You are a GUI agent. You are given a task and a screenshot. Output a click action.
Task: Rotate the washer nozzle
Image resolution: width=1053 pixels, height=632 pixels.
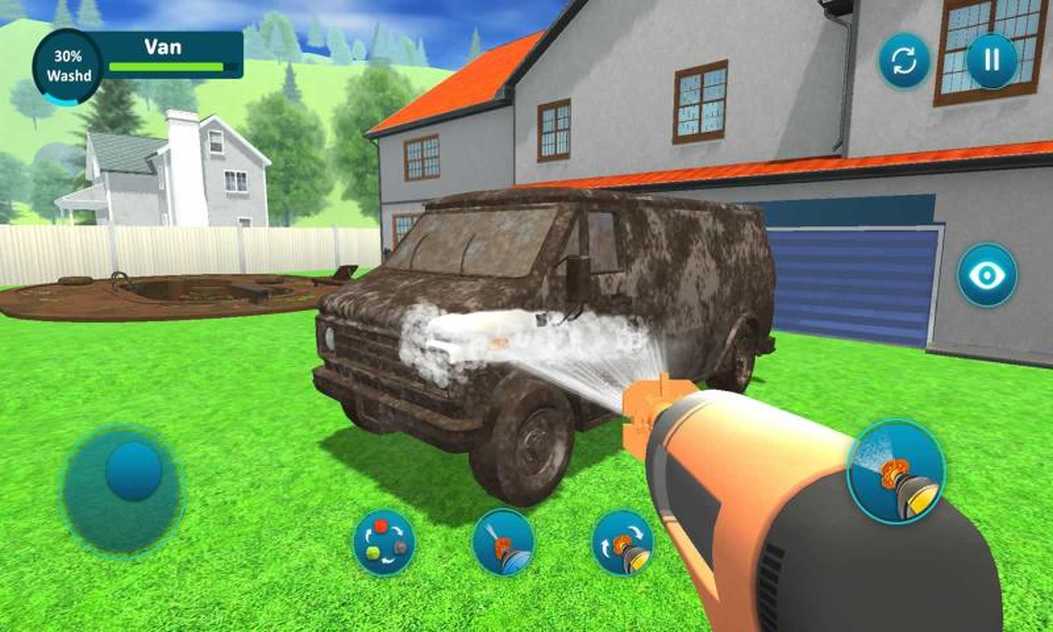[x=622, y=543]
